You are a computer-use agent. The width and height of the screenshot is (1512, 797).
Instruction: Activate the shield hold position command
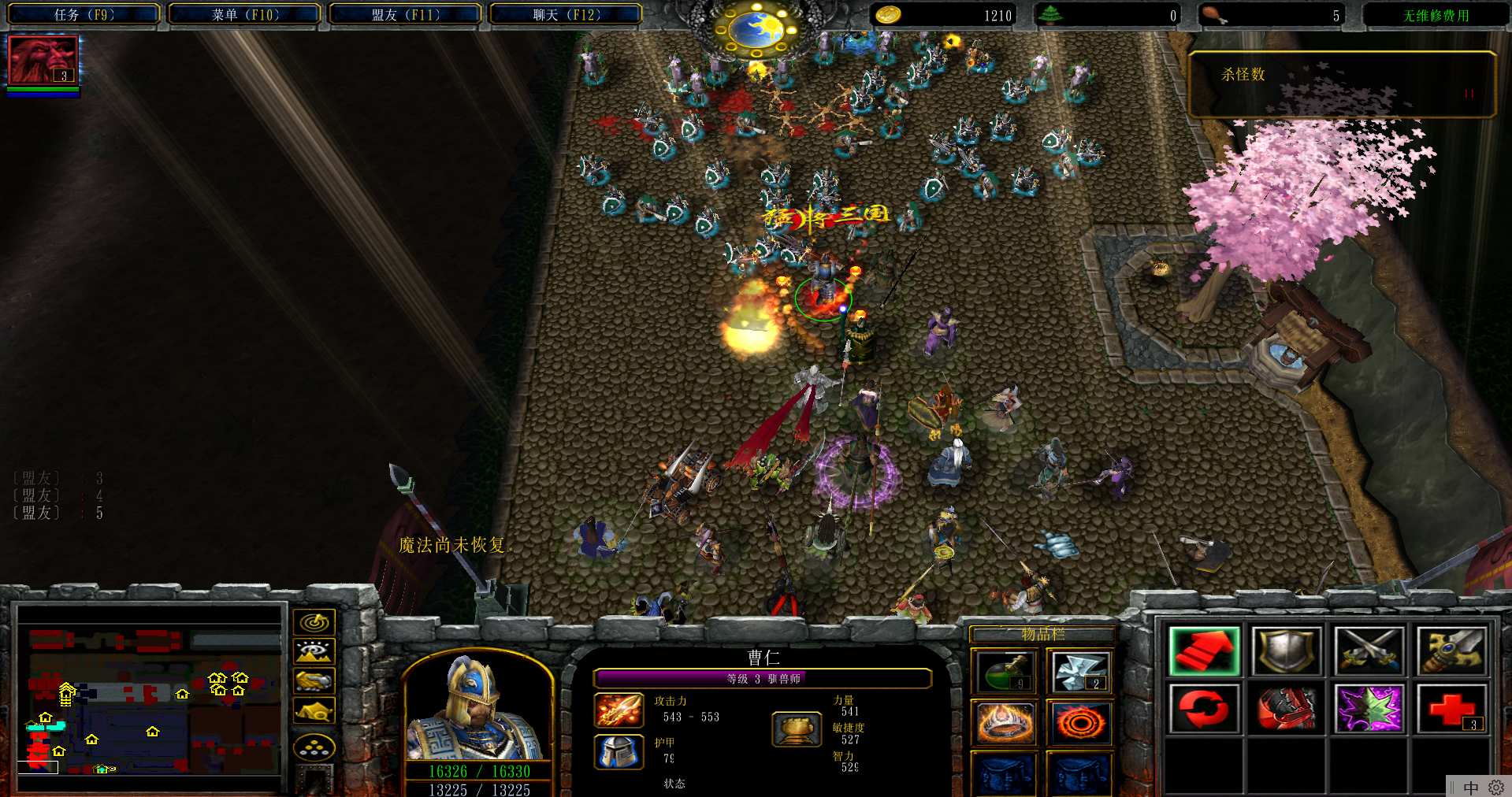(1287, 651)
